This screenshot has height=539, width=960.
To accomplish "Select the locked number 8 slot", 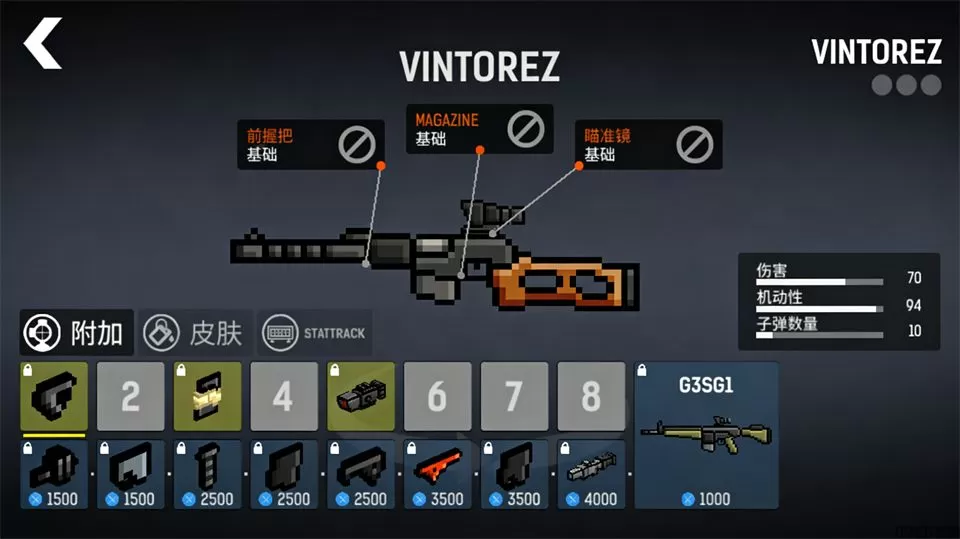I will [x=591, y=397].
